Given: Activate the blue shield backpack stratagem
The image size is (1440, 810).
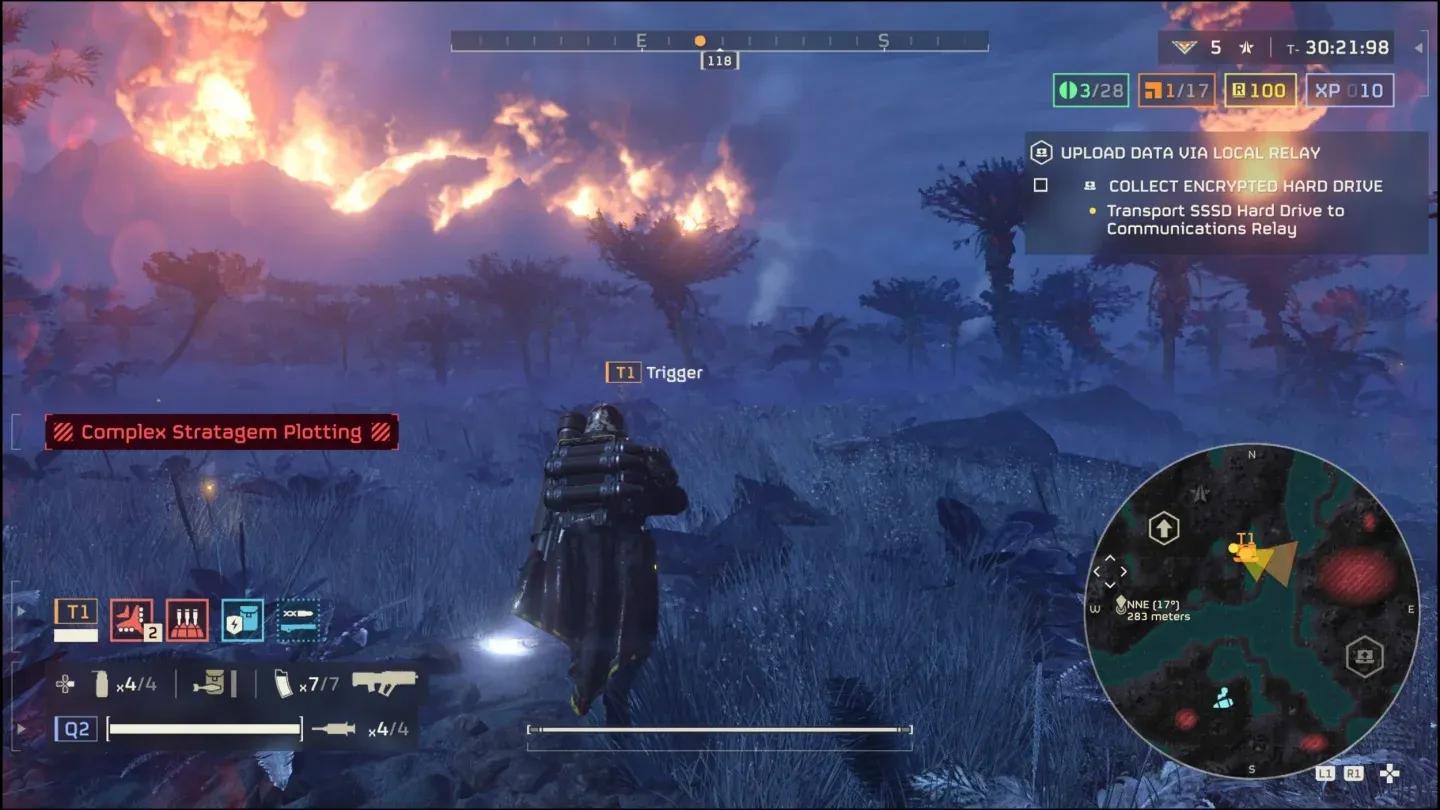Looking at the screenshot, I should [242, 620].
